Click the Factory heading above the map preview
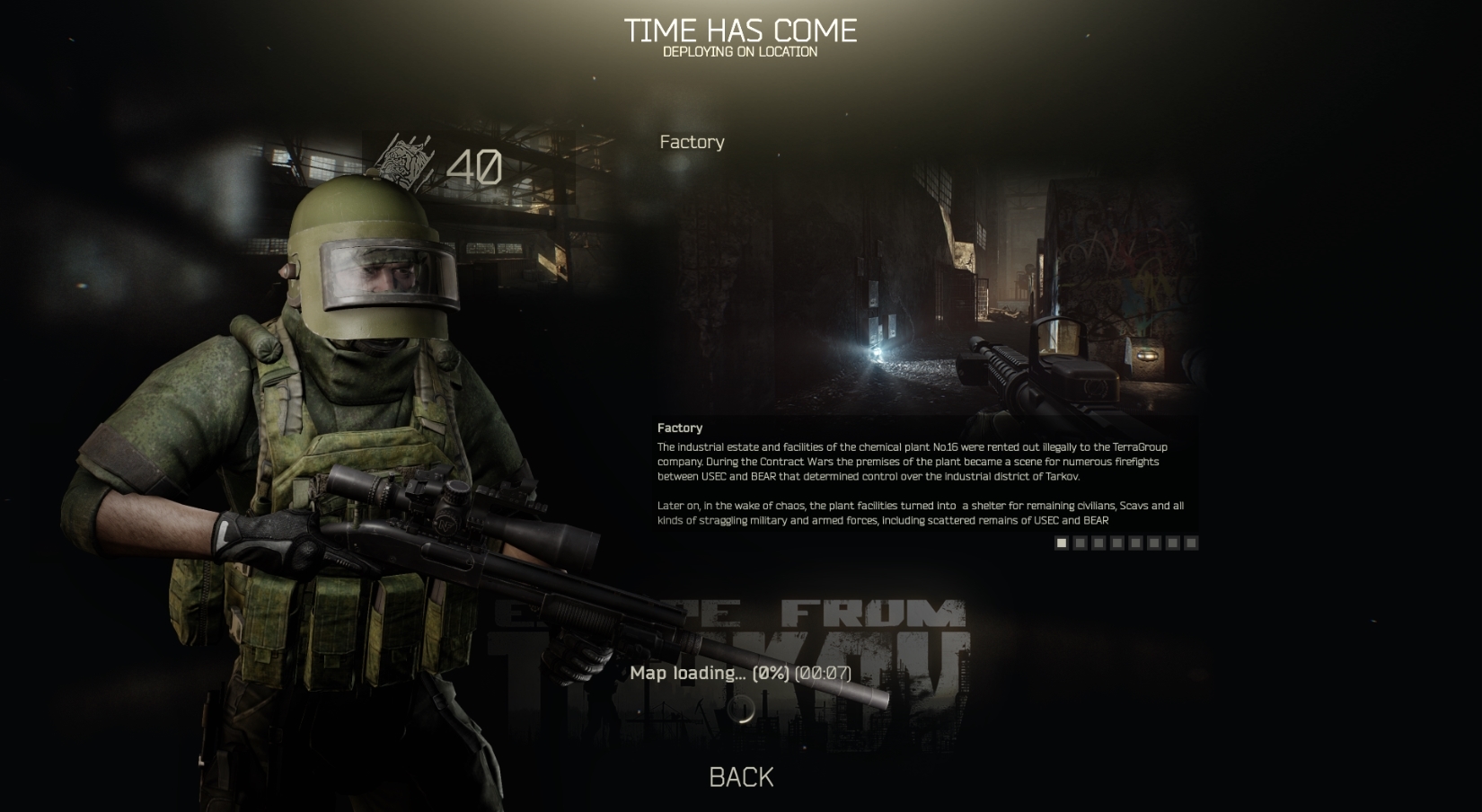 click(x=691, y=142)
